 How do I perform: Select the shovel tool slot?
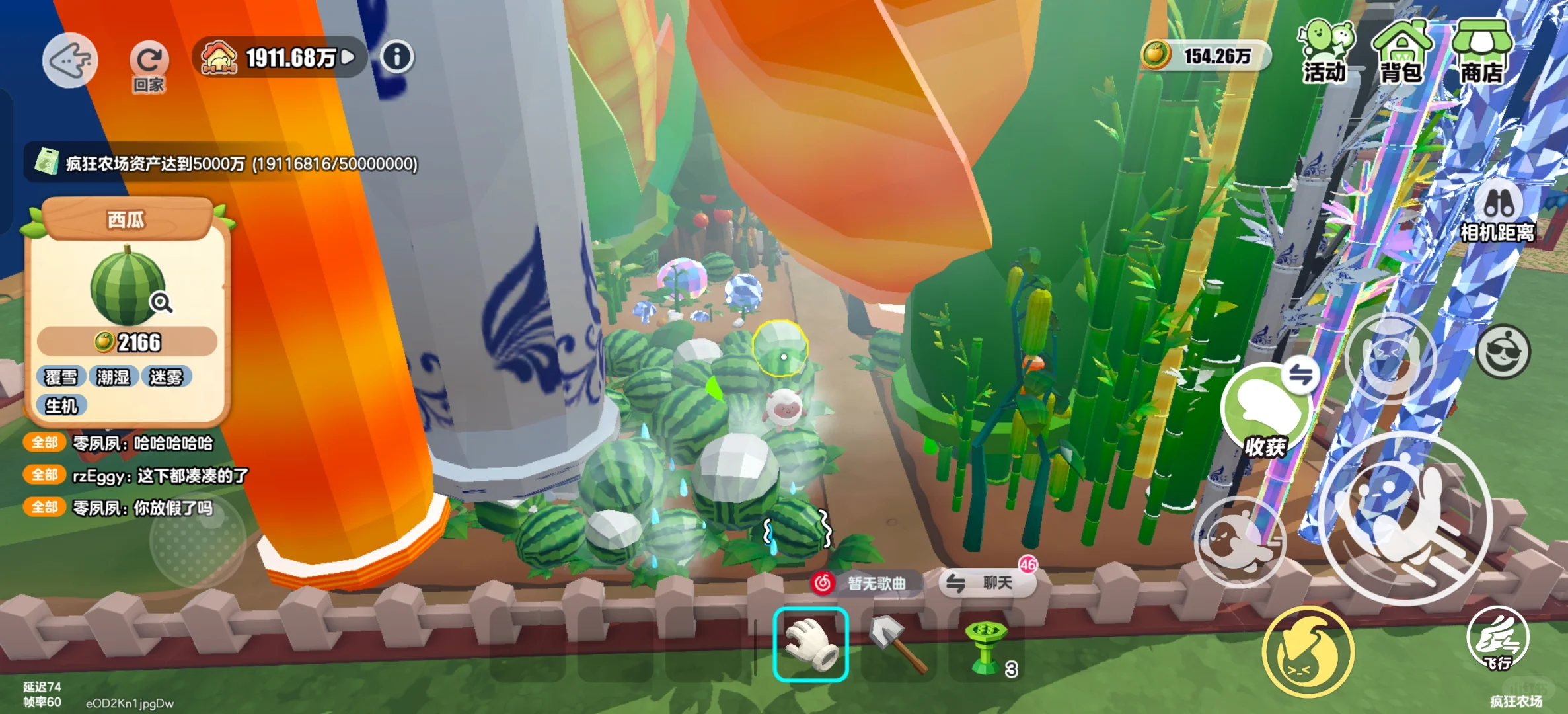pyautogui.click(x=898, y=644)
